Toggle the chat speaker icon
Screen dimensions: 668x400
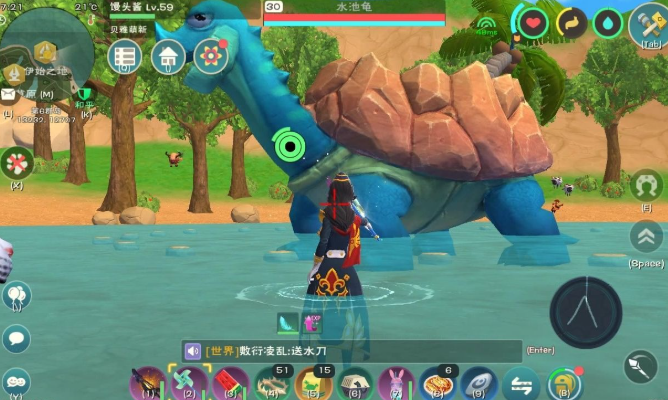[x=193, y=351]
